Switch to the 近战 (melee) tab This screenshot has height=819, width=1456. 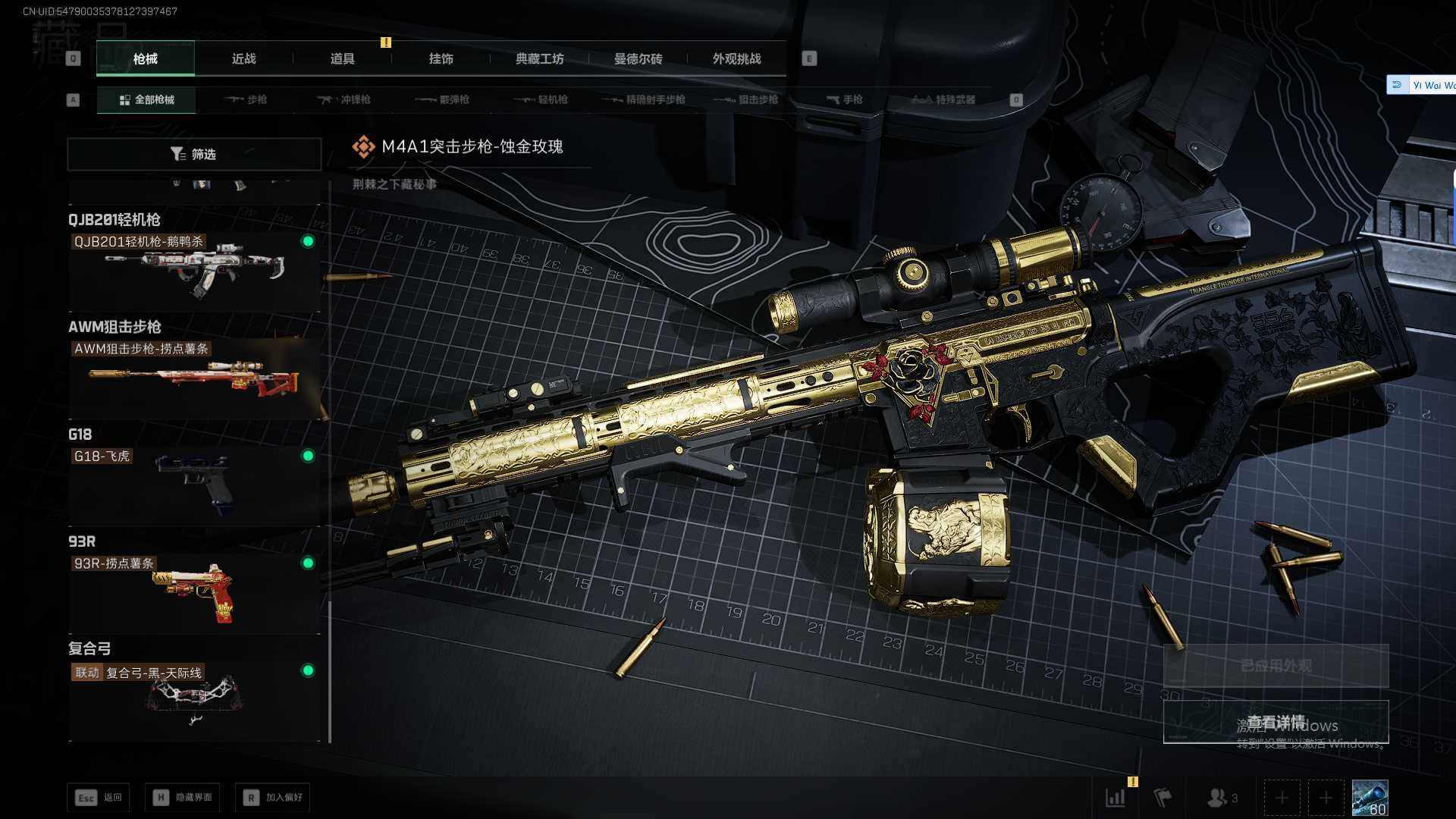(243, 58)
